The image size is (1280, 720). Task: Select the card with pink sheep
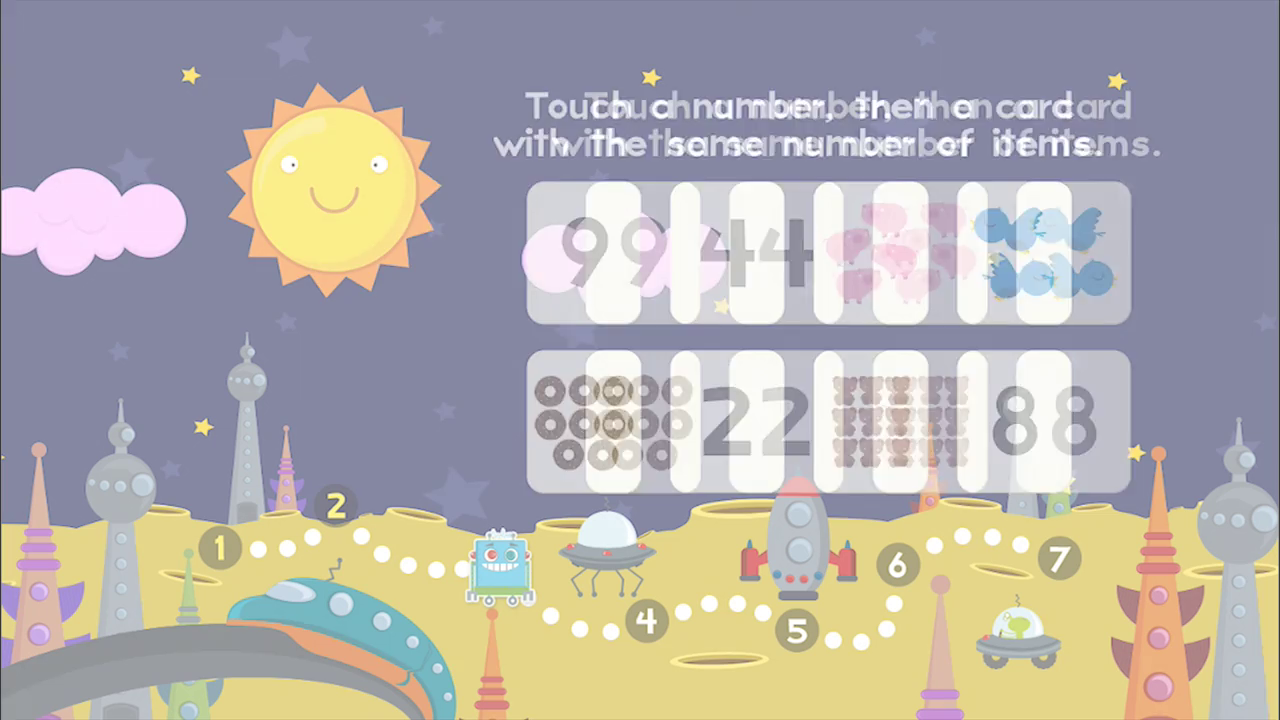click(900, 253)
